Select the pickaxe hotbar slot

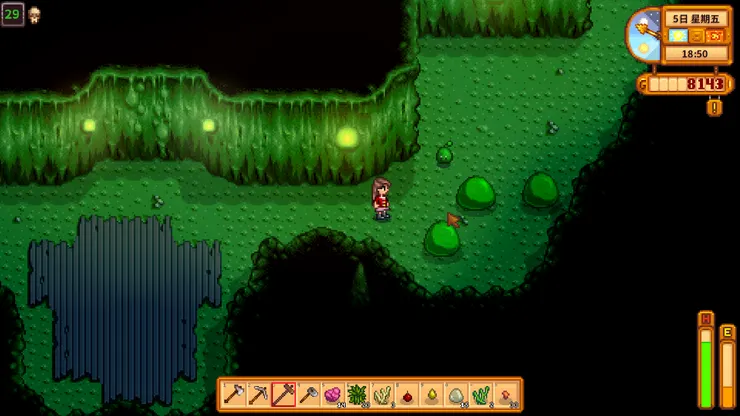tap(259, 395)
